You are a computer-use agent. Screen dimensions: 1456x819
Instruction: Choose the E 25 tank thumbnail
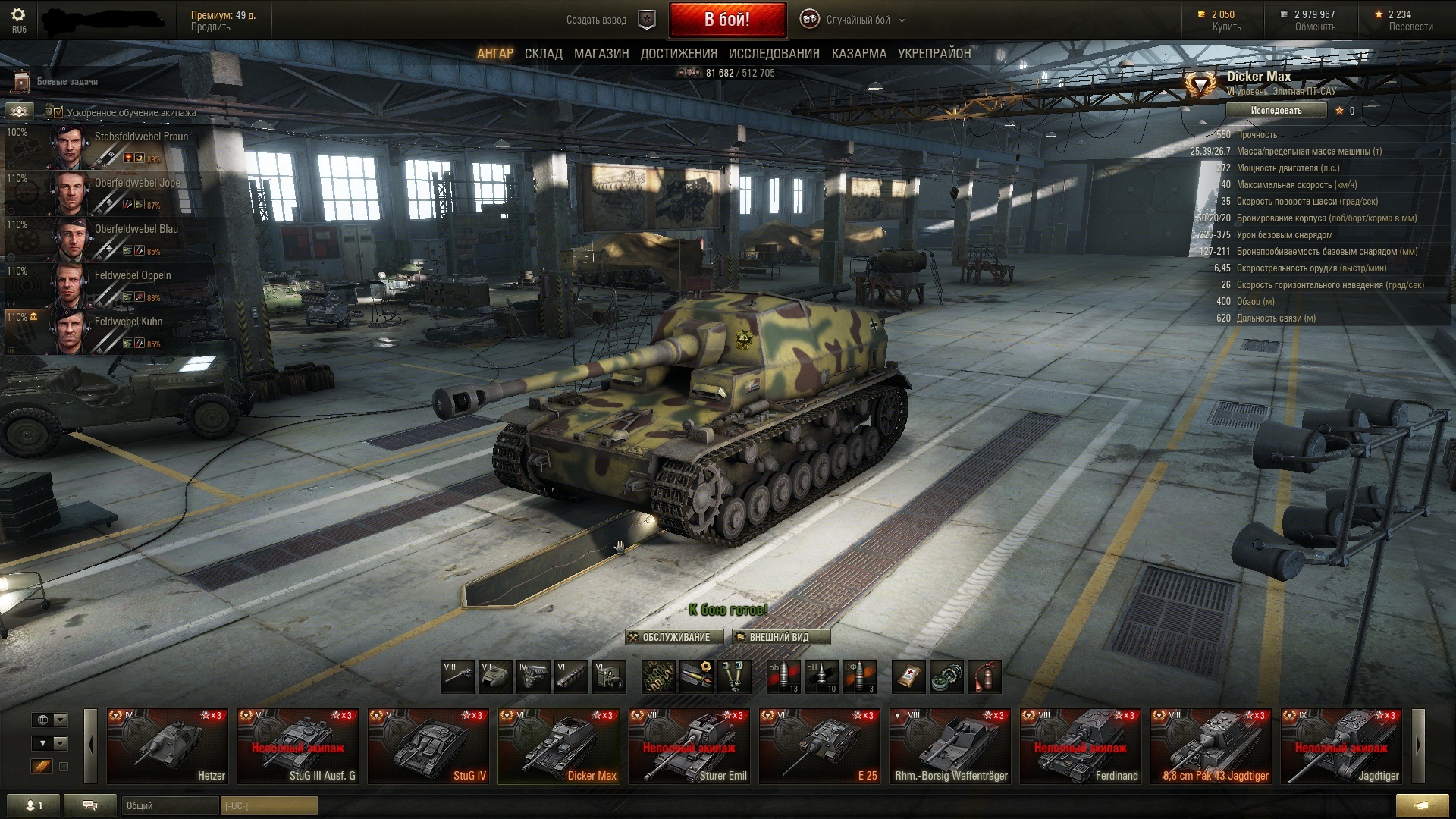pyautogui.click(x=819, y=746)
